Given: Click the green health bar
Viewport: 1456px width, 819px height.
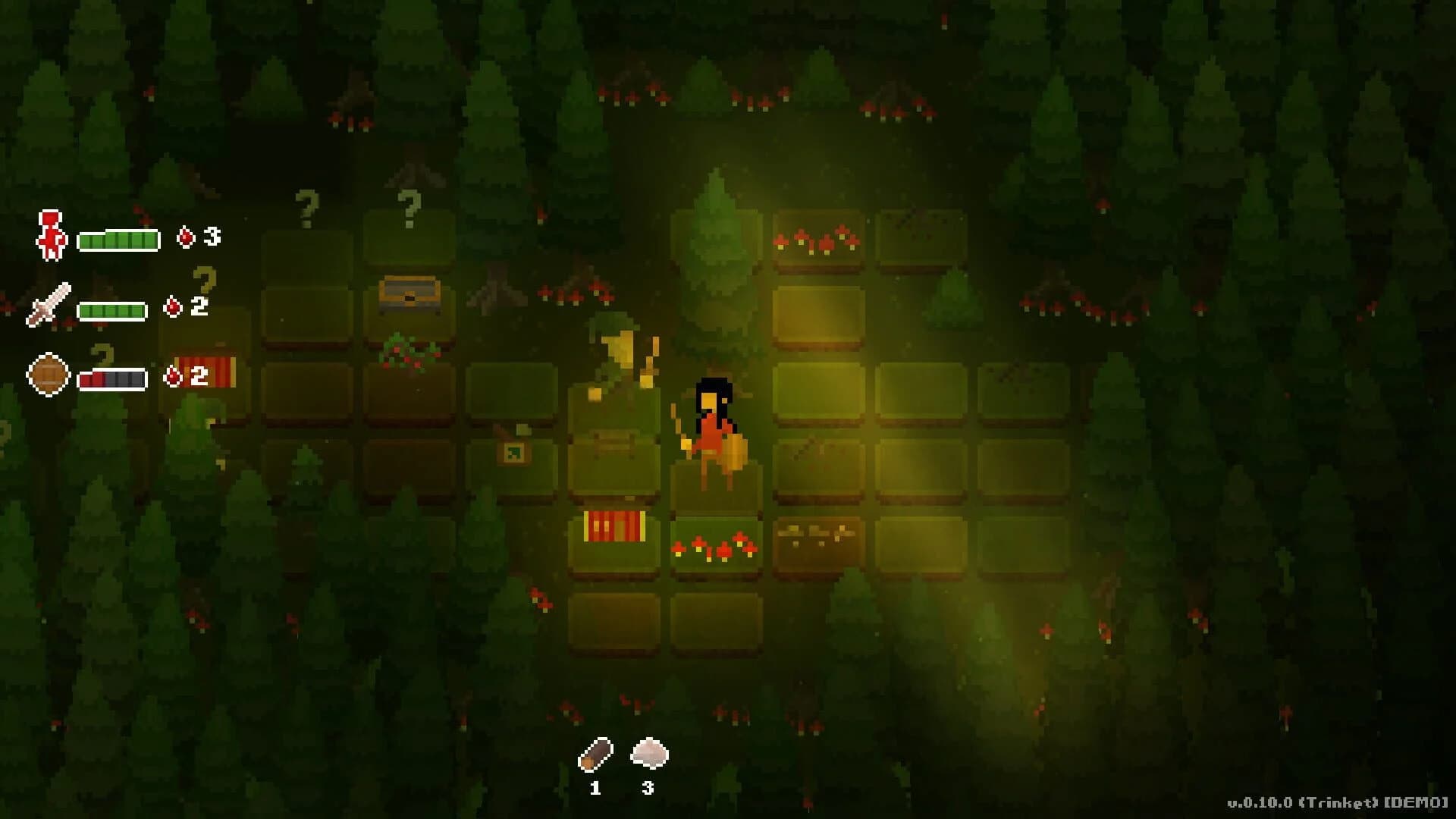Looking at the screenshot, I should (x=118, y=240).
